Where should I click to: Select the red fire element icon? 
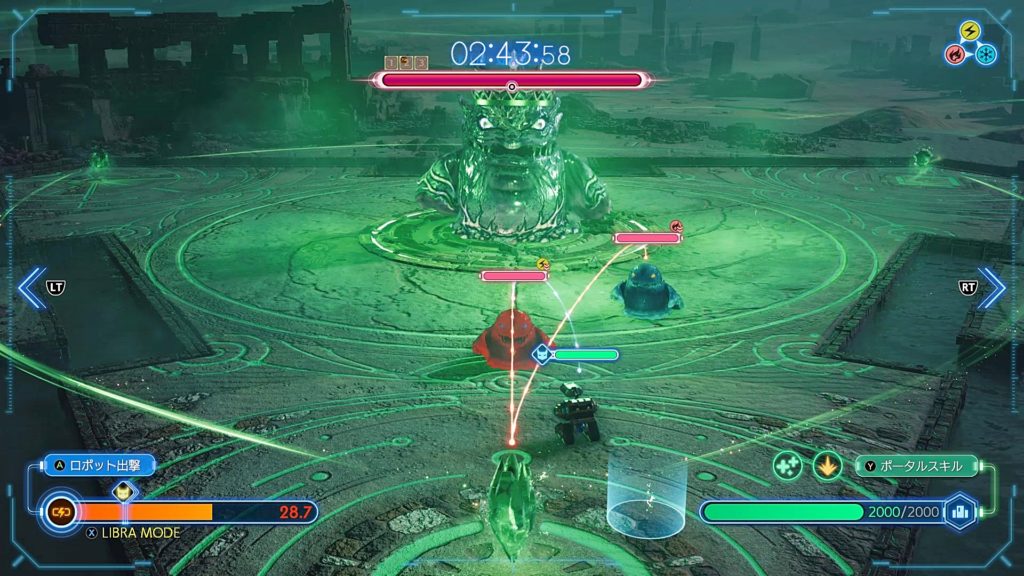point(957,53)
